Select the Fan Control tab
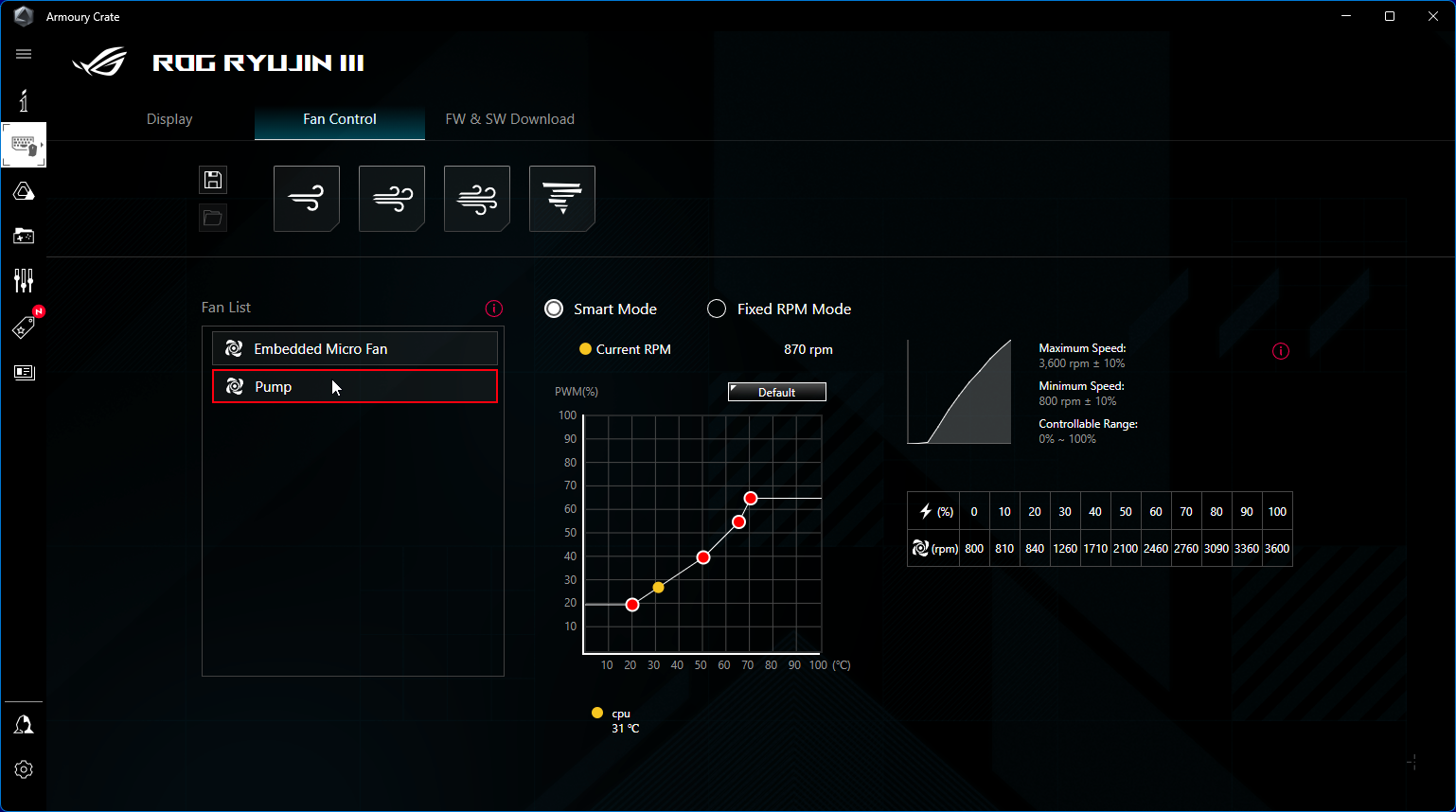 pos(339,119)
